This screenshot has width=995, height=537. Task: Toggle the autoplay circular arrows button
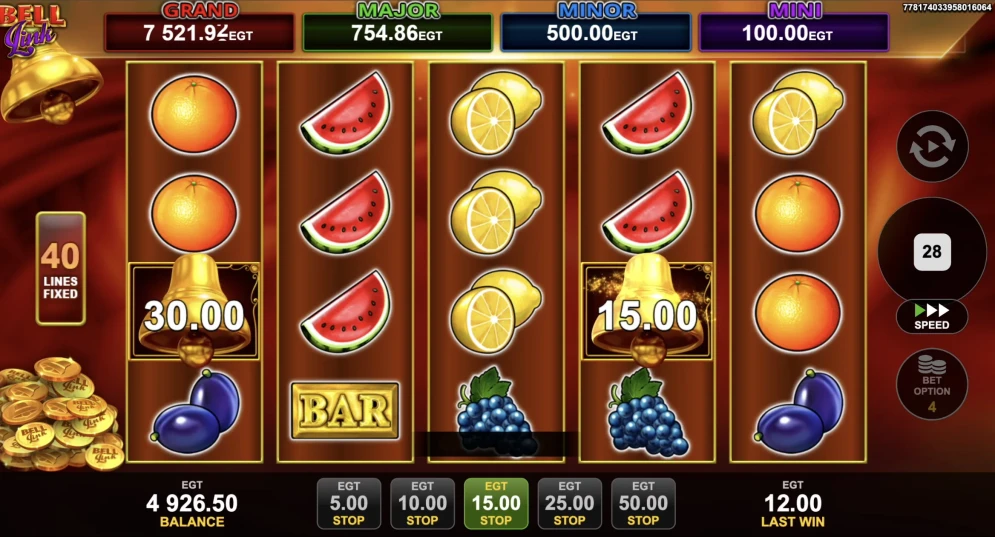[932, 146]
